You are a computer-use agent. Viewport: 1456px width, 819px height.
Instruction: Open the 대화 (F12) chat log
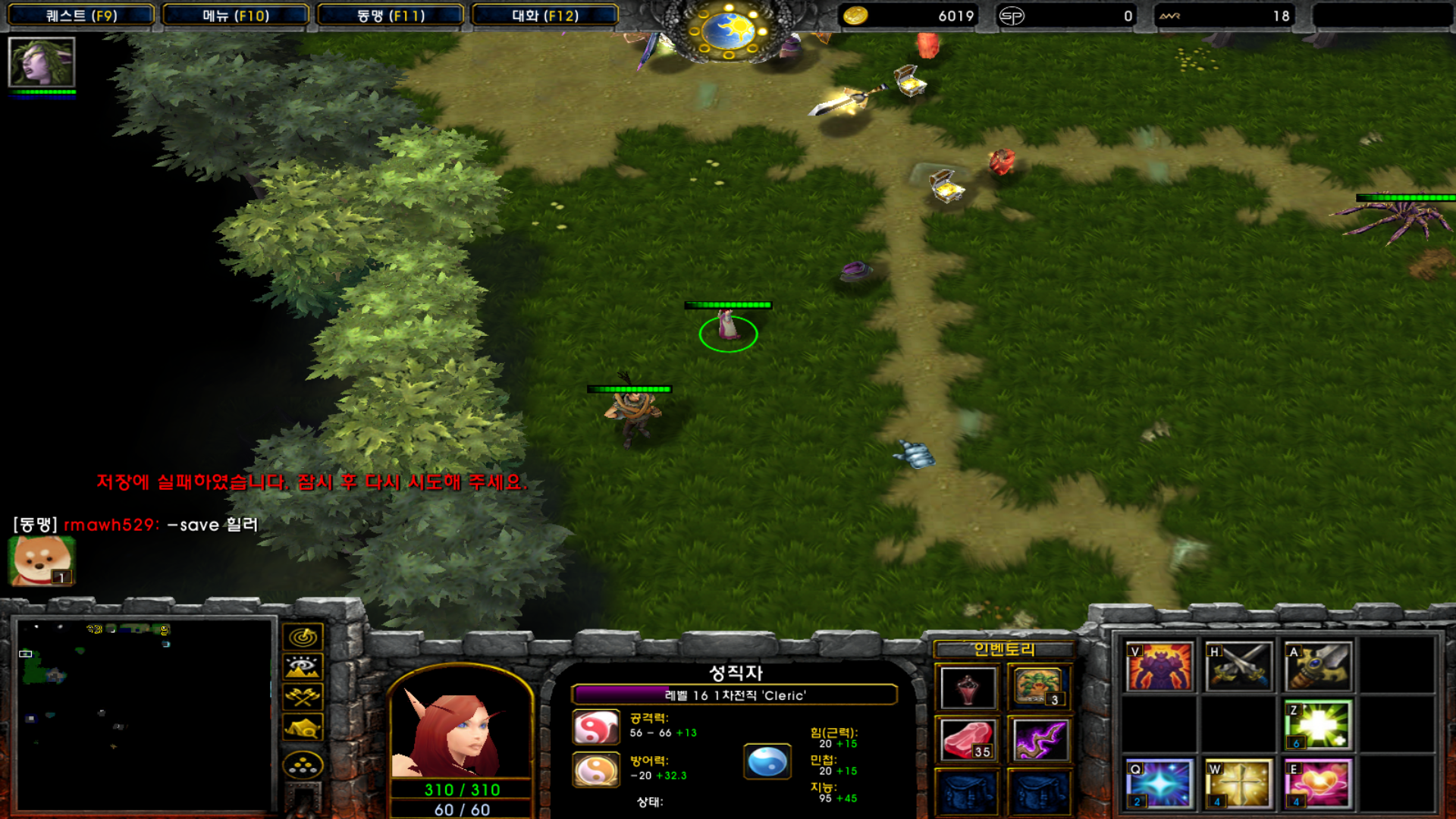[x=545, y=15]
